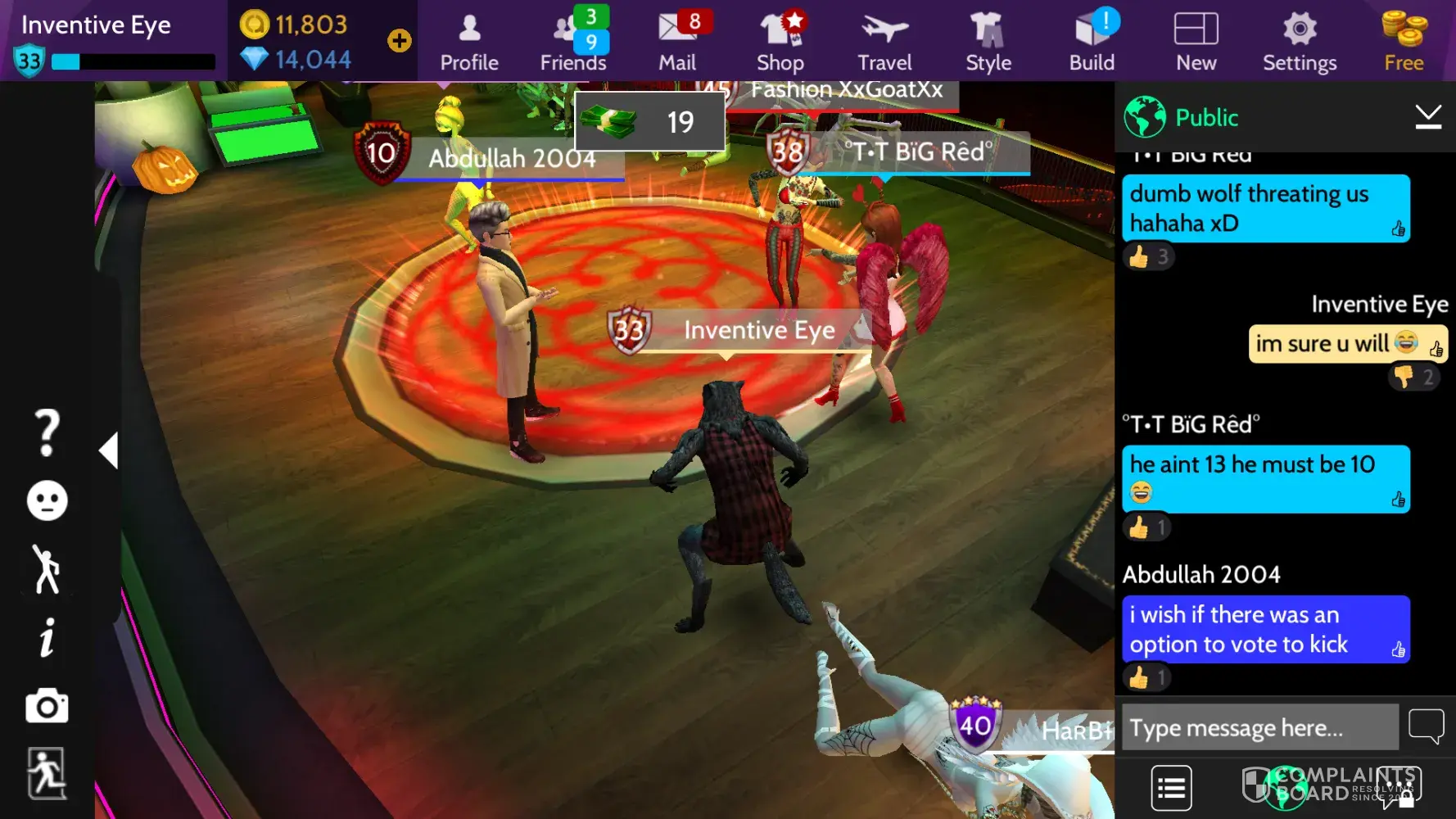Screen dimensions: 1456x819
Task: Open the Shop
Action: [780, 41]
